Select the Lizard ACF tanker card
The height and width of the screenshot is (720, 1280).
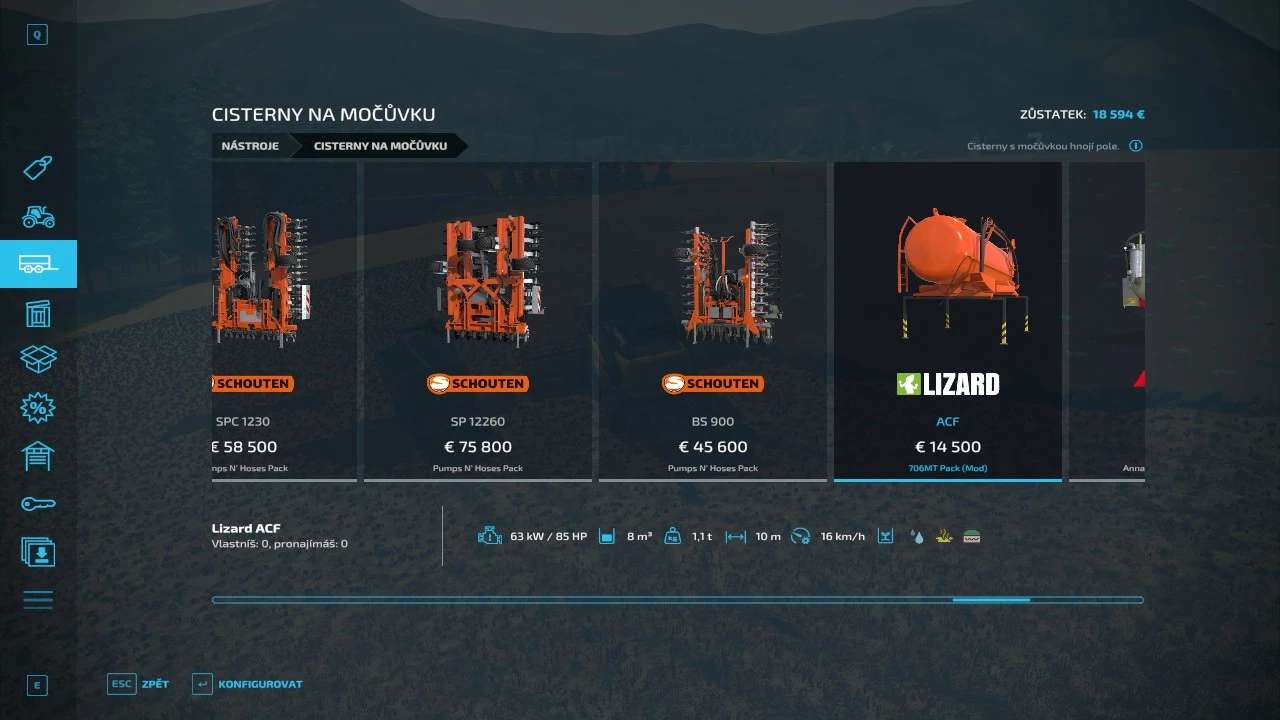tap(947, 320)
